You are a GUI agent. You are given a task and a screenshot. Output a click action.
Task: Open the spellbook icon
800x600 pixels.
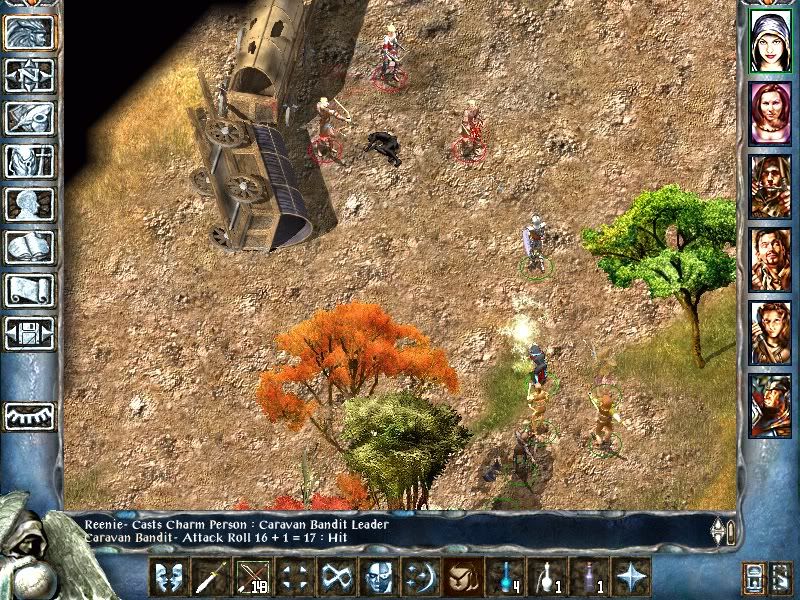[x=29, y=247]
